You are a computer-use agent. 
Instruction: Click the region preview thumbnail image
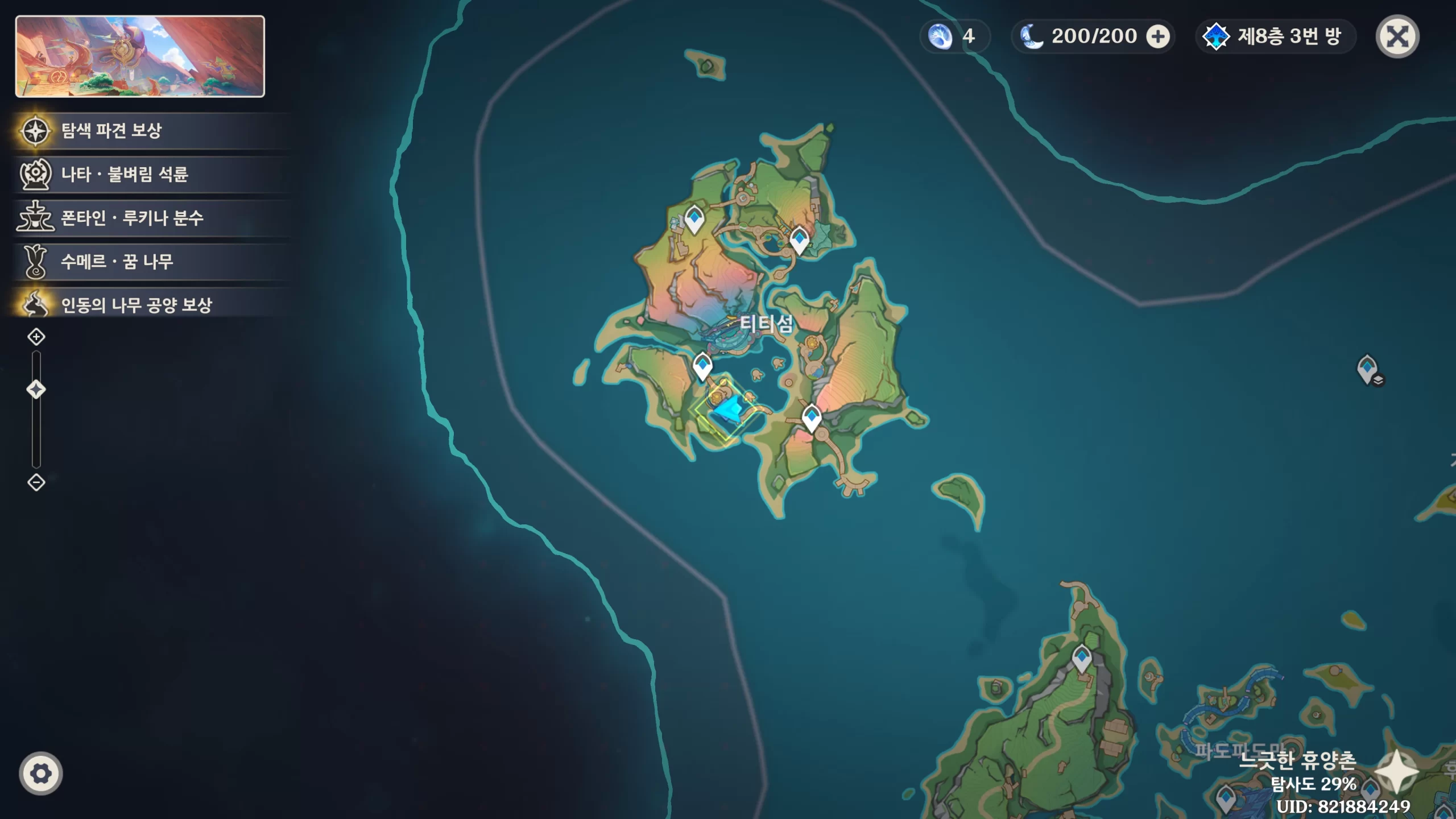(140, 56)
